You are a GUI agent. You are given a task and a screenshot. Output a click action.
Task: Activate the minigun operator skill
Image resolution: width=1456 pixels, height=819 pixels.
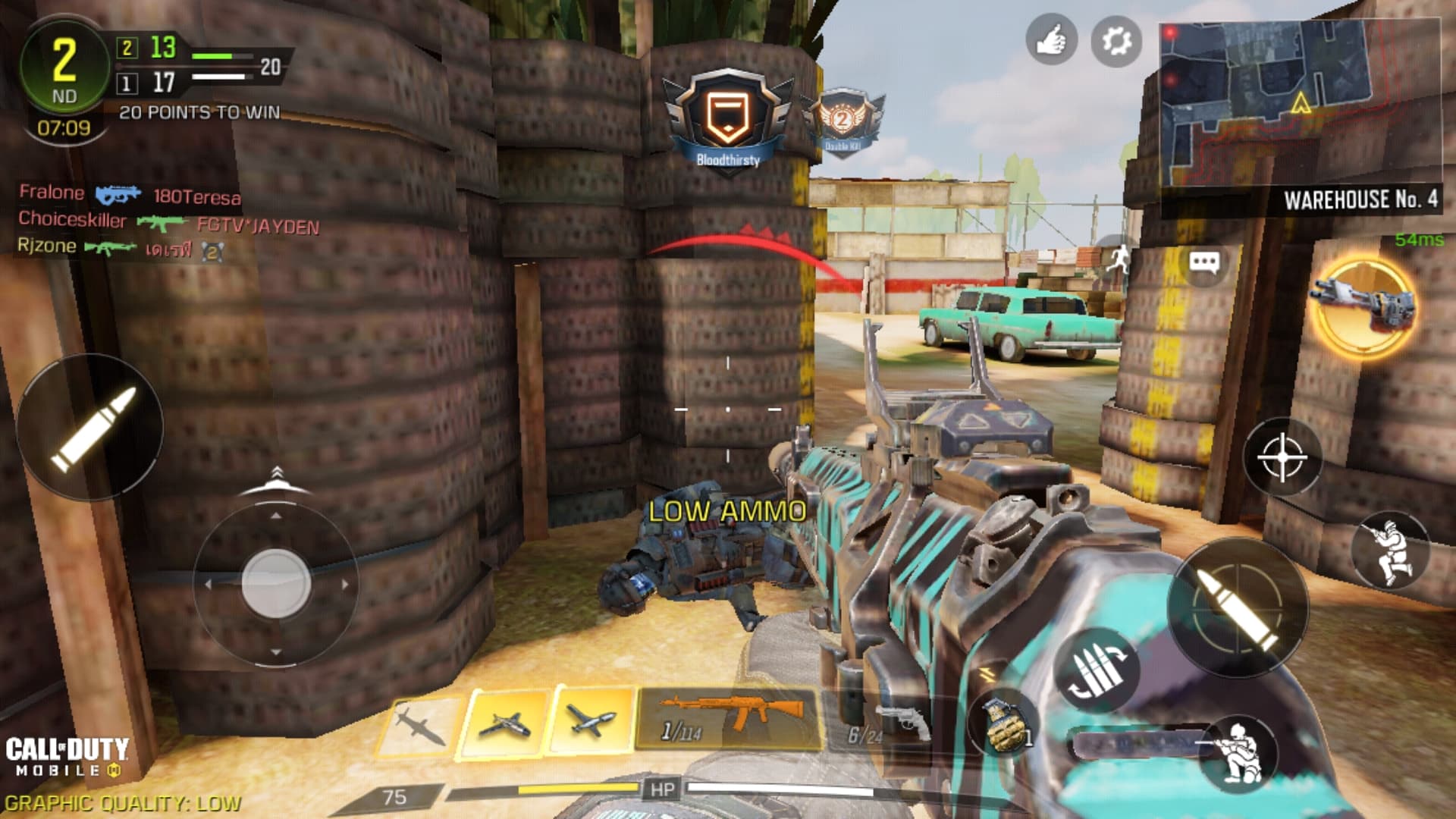click(1363, 306)
